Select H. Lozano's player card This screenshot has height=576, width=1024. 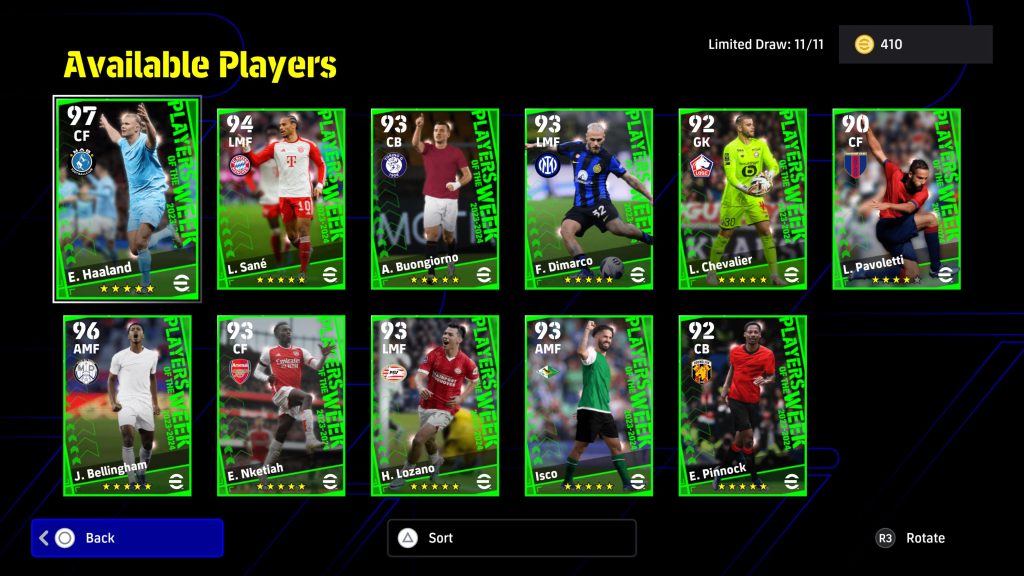coord(435,405)
